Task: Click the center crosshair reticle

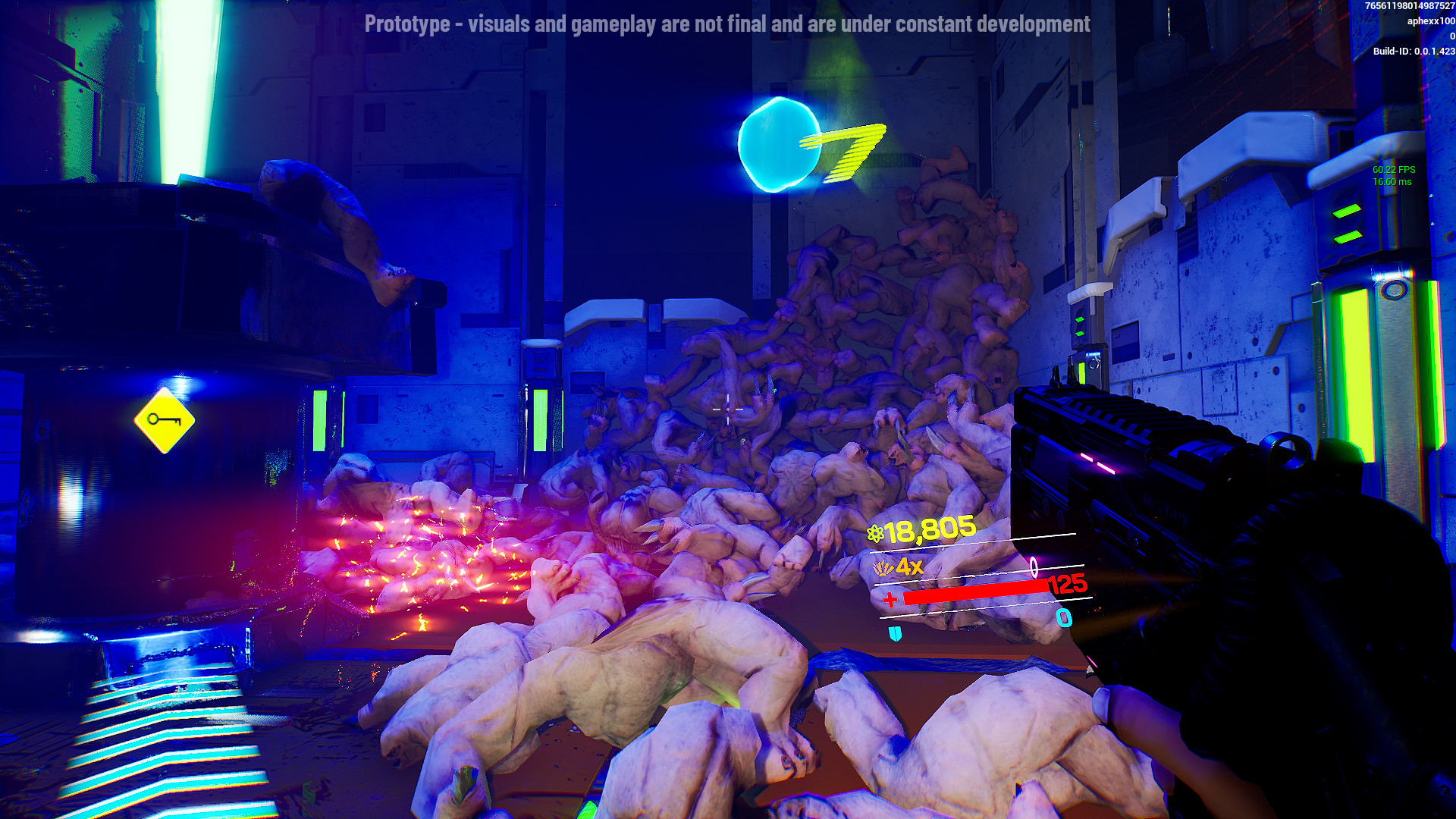Action: pyautogui.click(x=728, y=409)
